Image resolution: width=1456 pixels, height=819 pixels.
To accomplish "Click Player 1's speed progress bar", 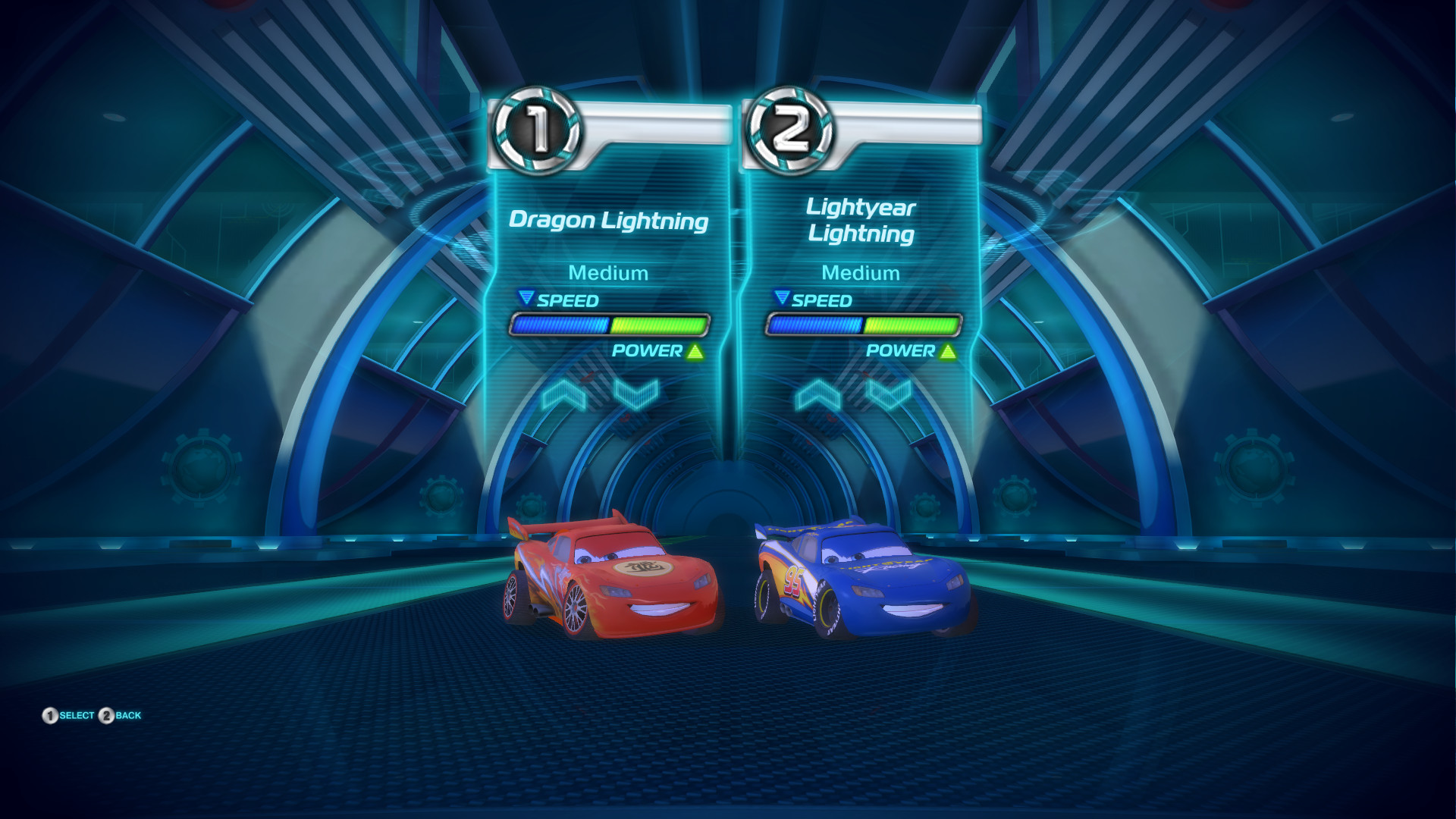I will point(610,326).
